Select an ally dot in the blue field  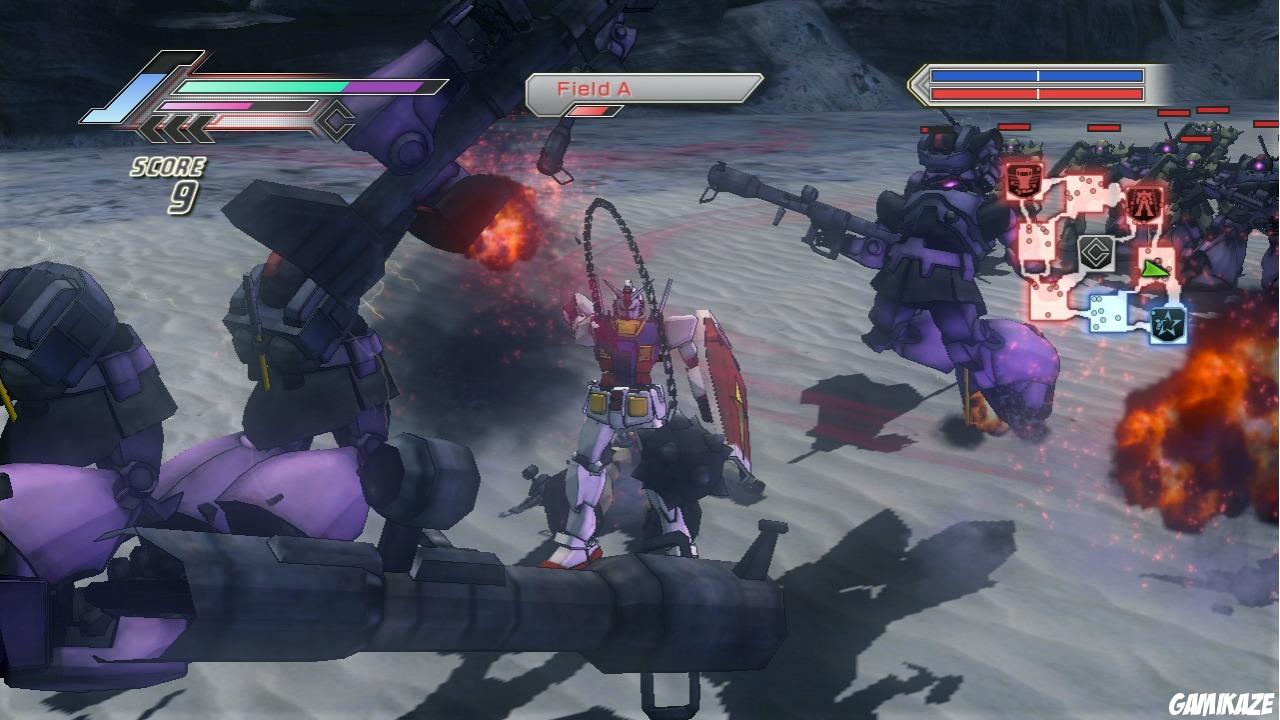tap(1100, 310)
